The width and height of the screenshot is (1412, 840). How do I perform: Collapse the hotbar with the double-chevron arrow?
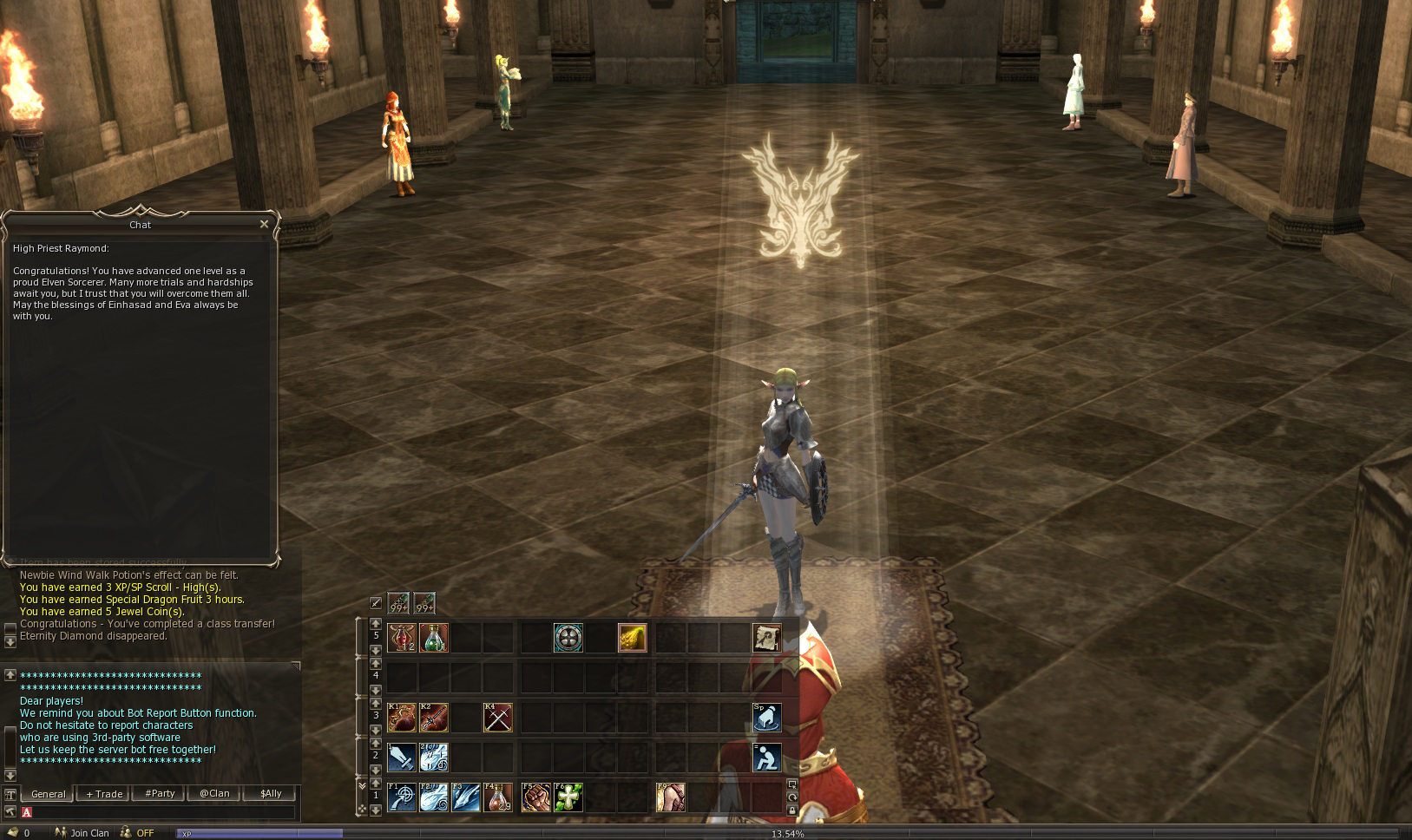coord(362,784)
